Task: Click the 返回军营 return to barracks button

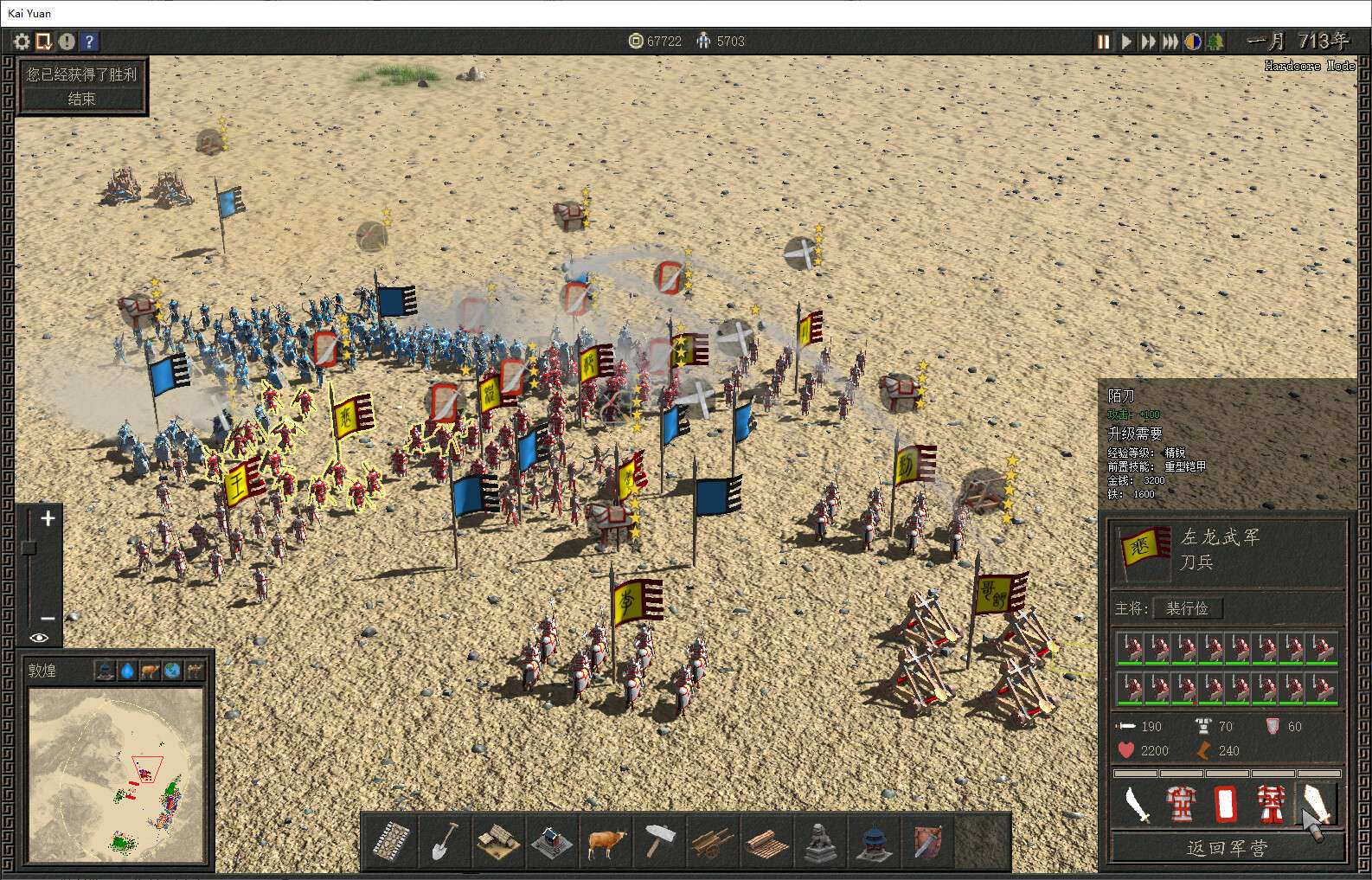Action: (1227, 848)
